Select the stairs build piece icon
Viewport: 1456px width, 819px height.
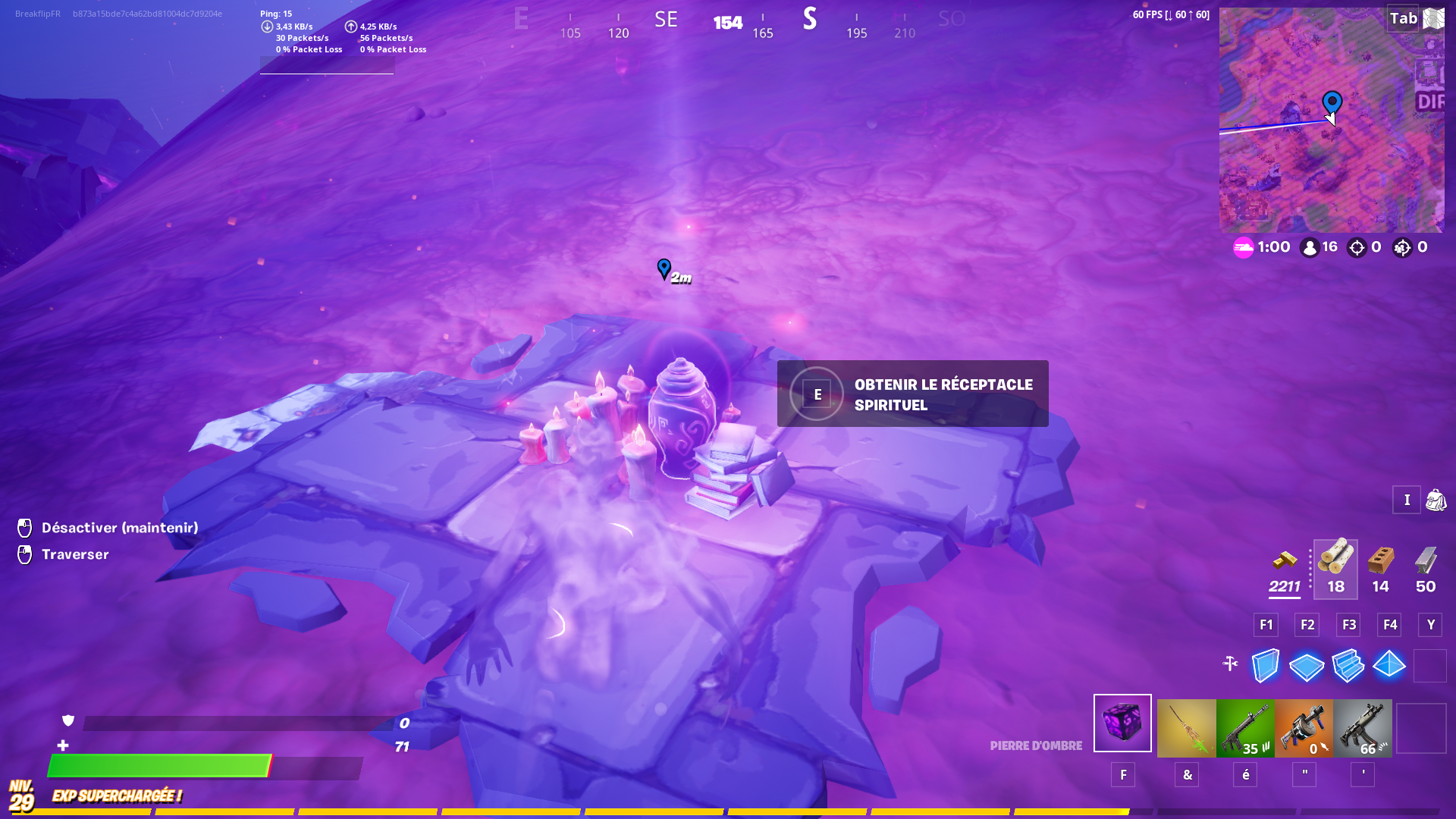pos(1348,666)
